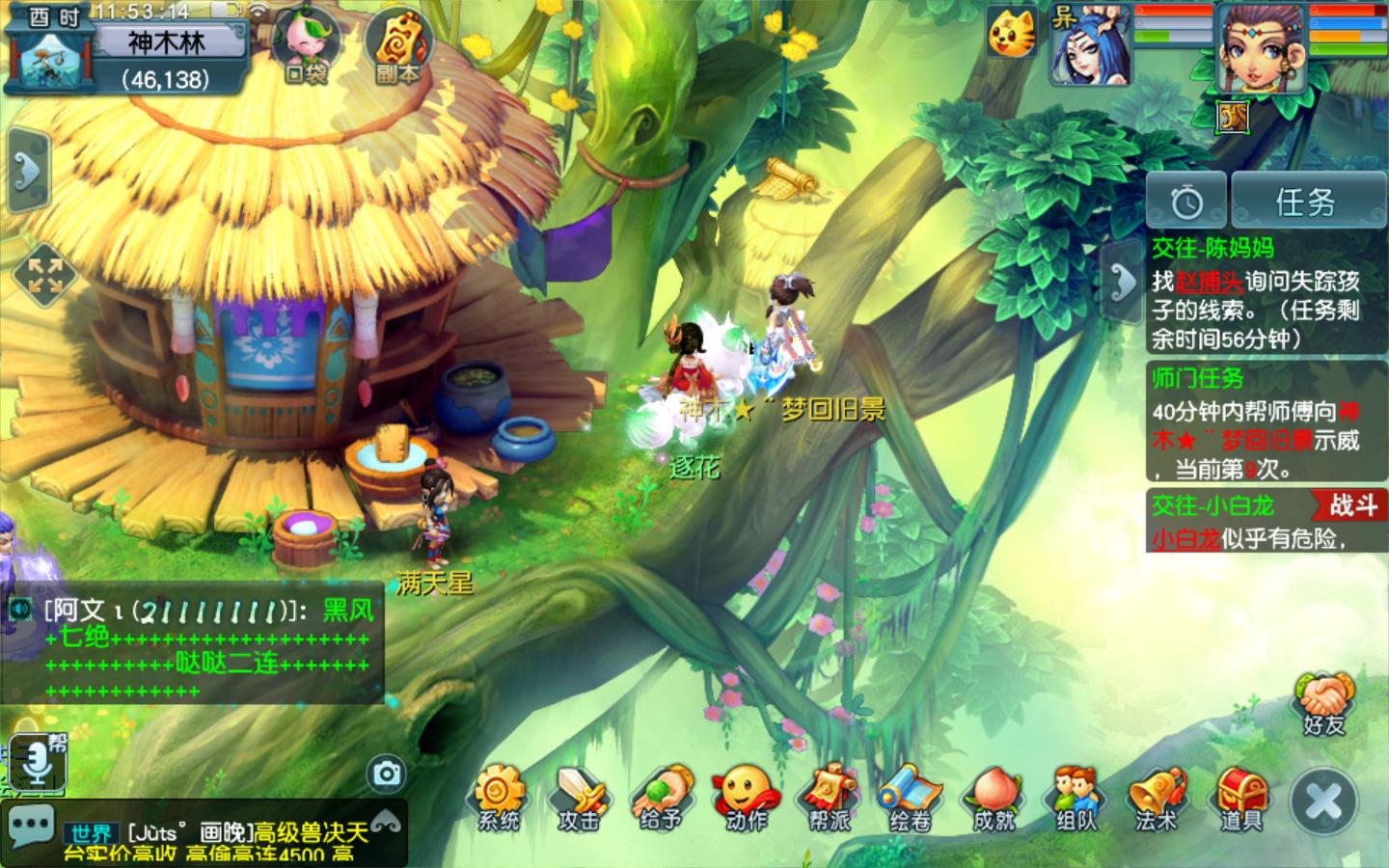Close the bottom menu bar with X

(x=1323, y=802)
